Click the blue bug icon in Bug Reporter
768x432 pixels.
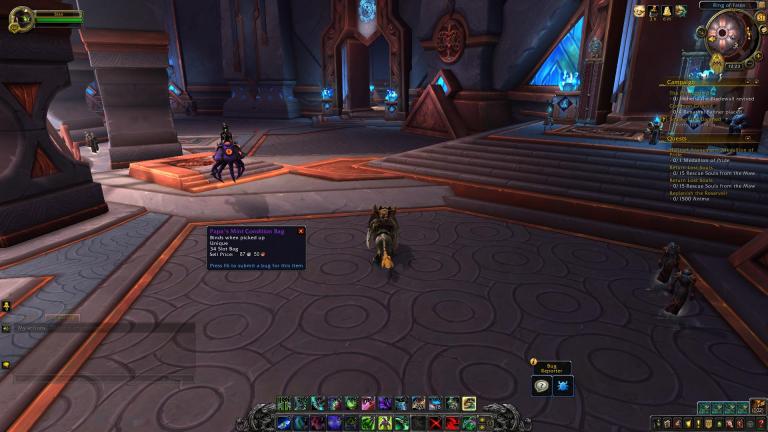coord(563,386)
